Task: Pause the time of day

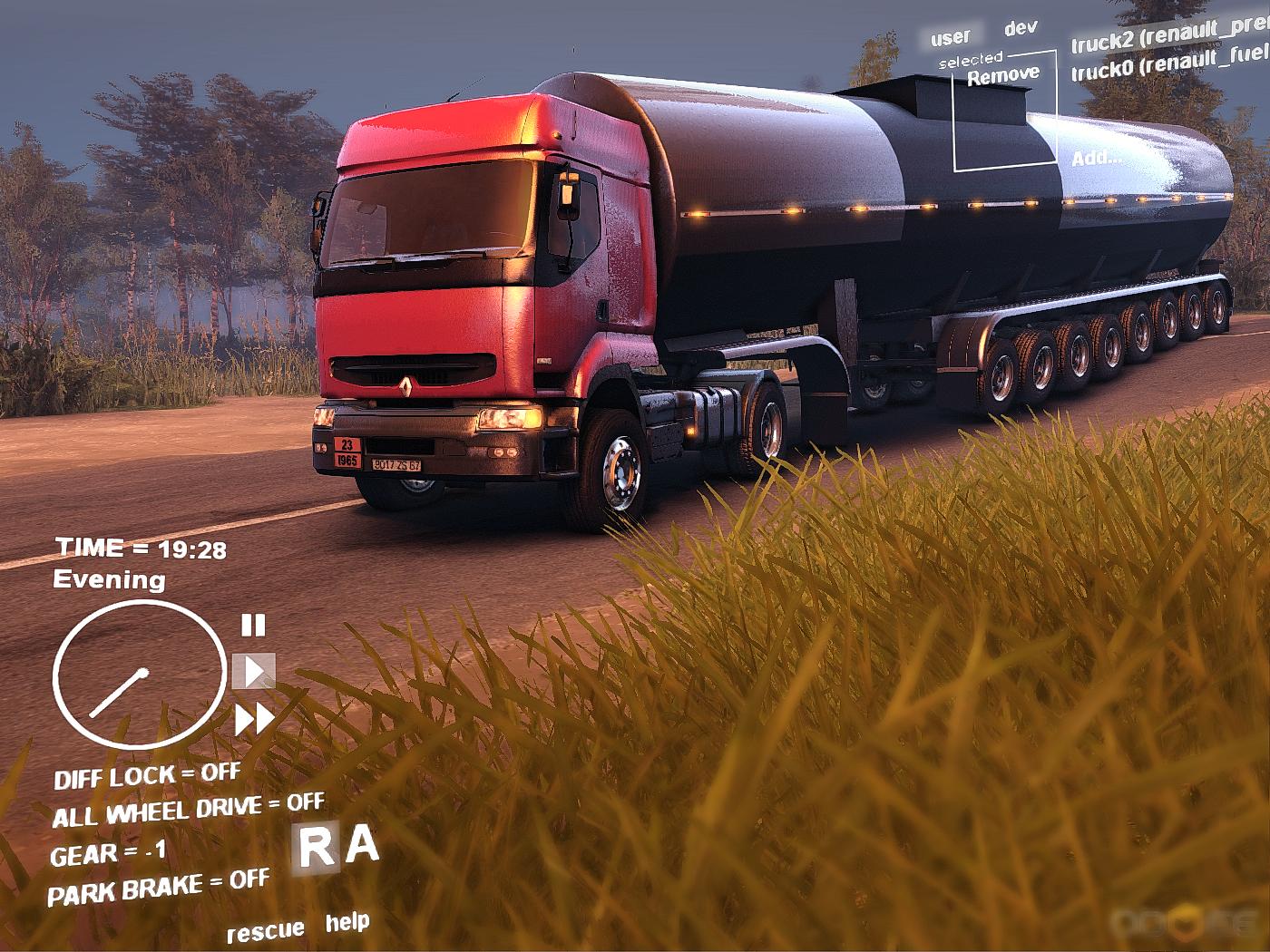Action: point(253,626)
